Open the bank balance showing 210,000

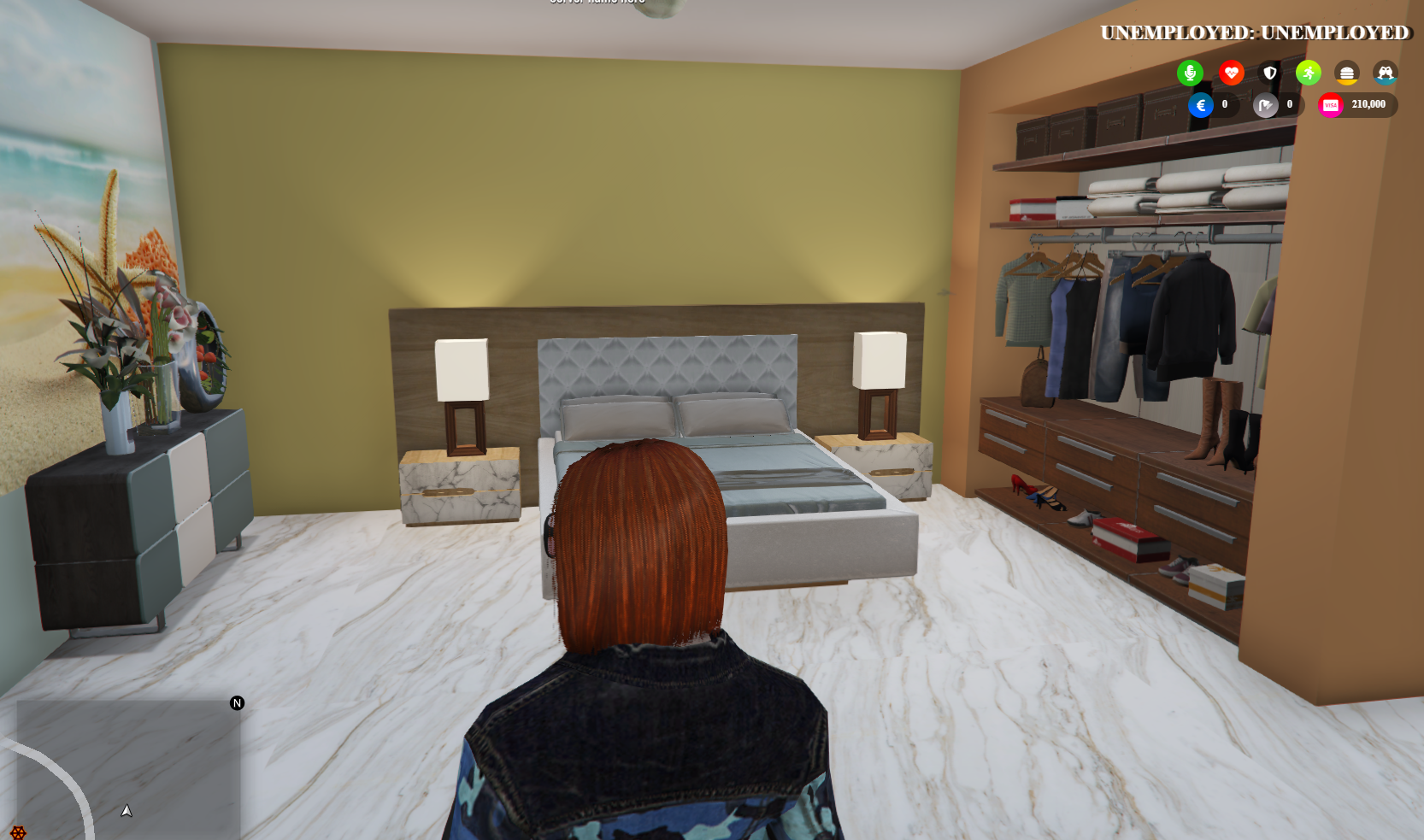[1368, 104]
